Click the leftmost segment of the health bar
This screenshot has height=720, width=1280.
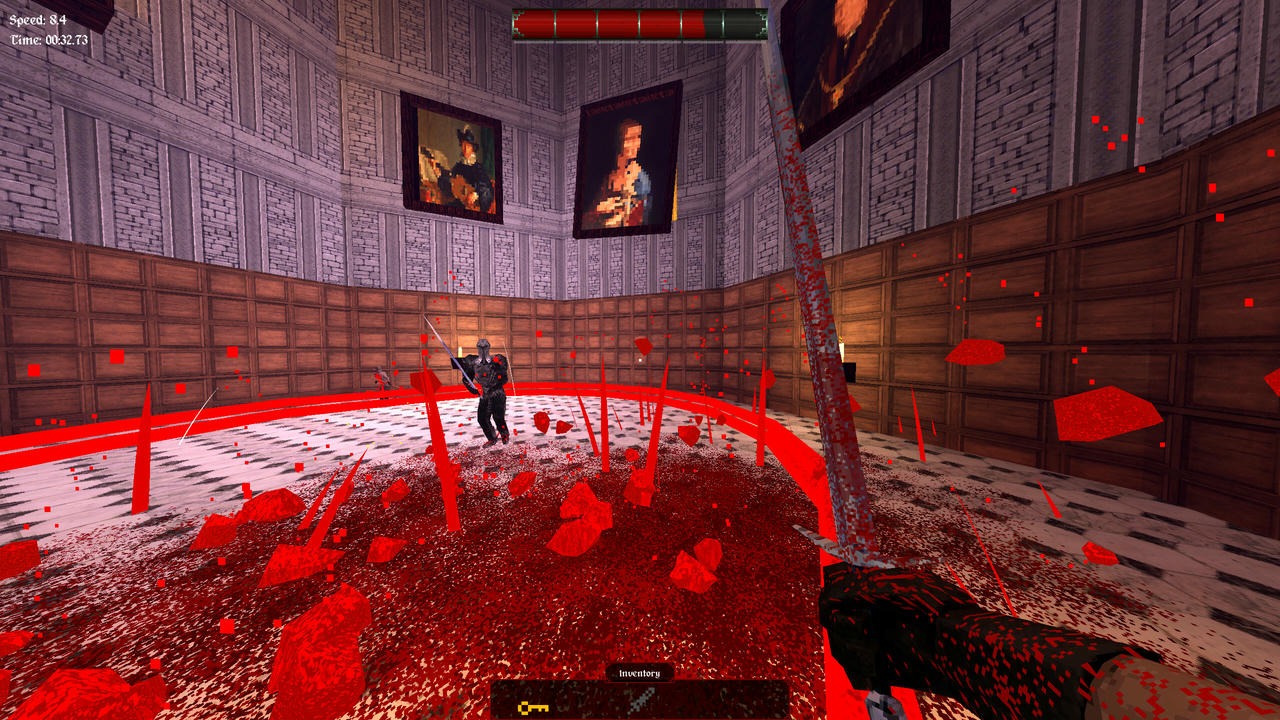pyautogui.click(x=535, y=23)
